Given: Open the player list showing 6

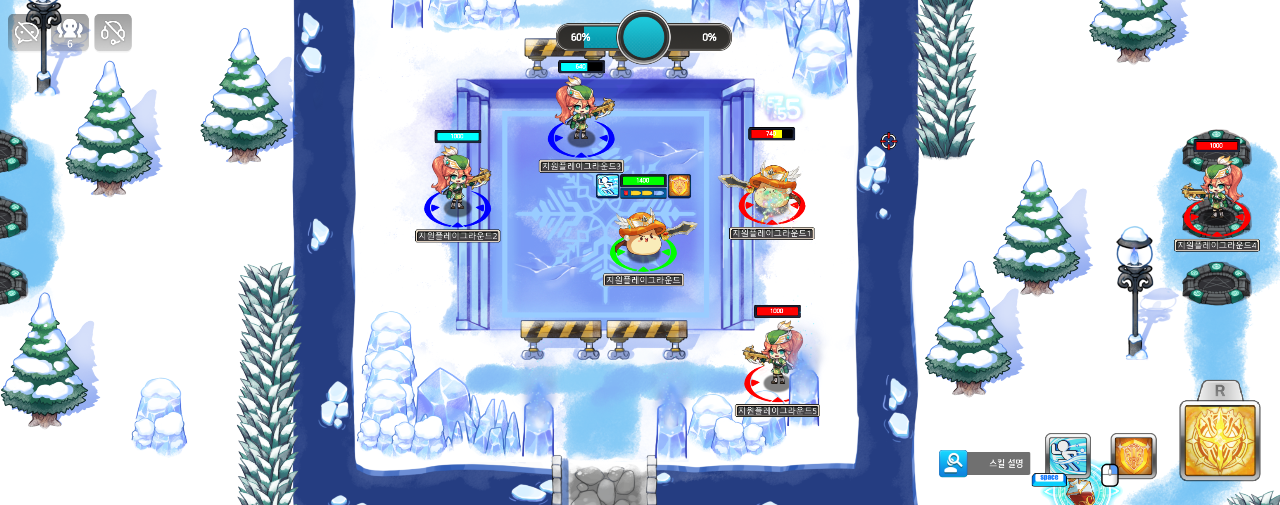Looking at the screenshot, I should point(70,32).
